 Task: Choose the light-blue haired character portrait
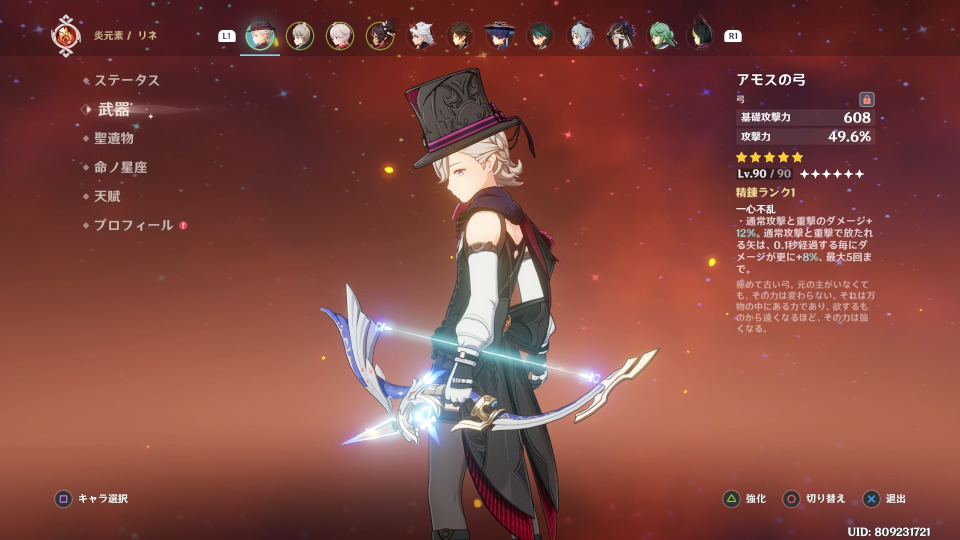[581, 36]
